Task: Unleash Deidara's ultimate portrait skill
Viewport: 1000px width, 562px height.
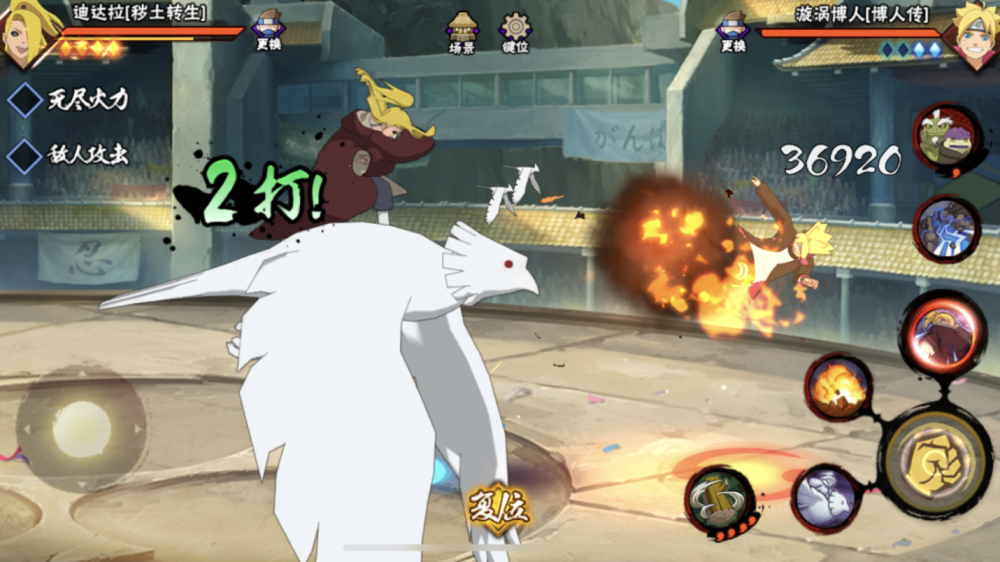Action: (942, 335)
